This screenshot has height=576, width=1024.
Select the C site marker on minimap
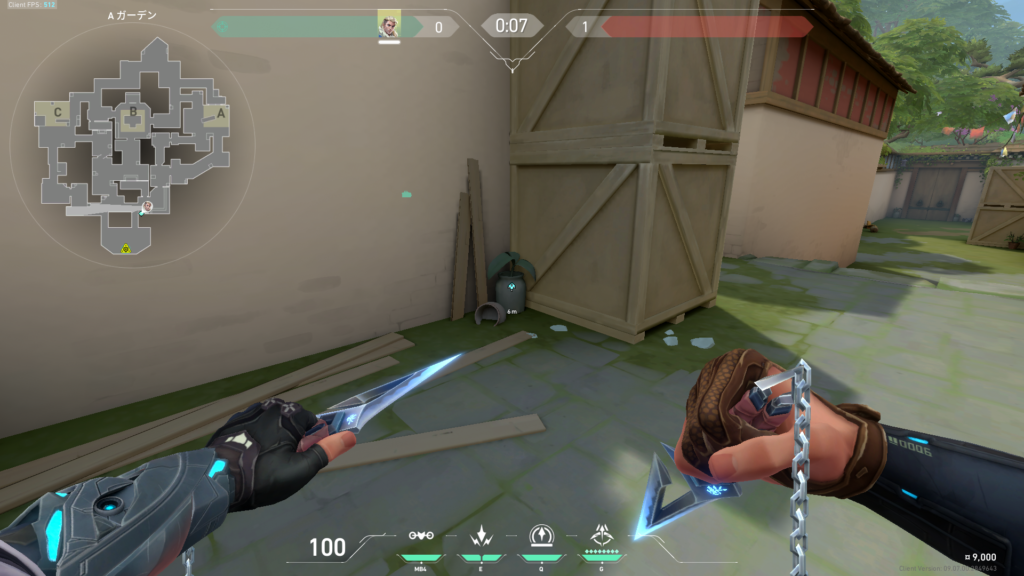click(x=57, y=112)
